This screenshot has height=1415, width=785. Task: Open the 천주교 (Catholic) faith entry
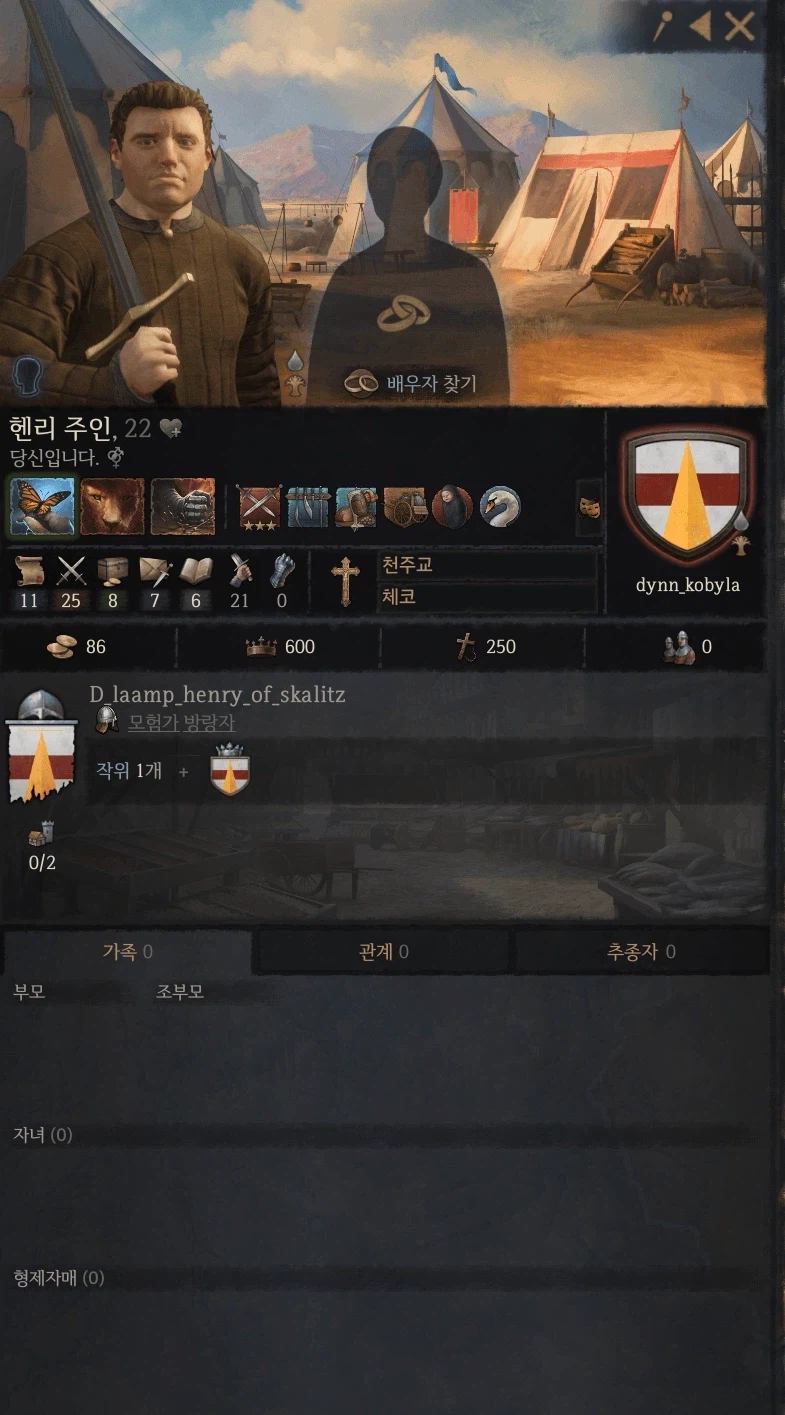pyautogui.click(x=487, y=566)
